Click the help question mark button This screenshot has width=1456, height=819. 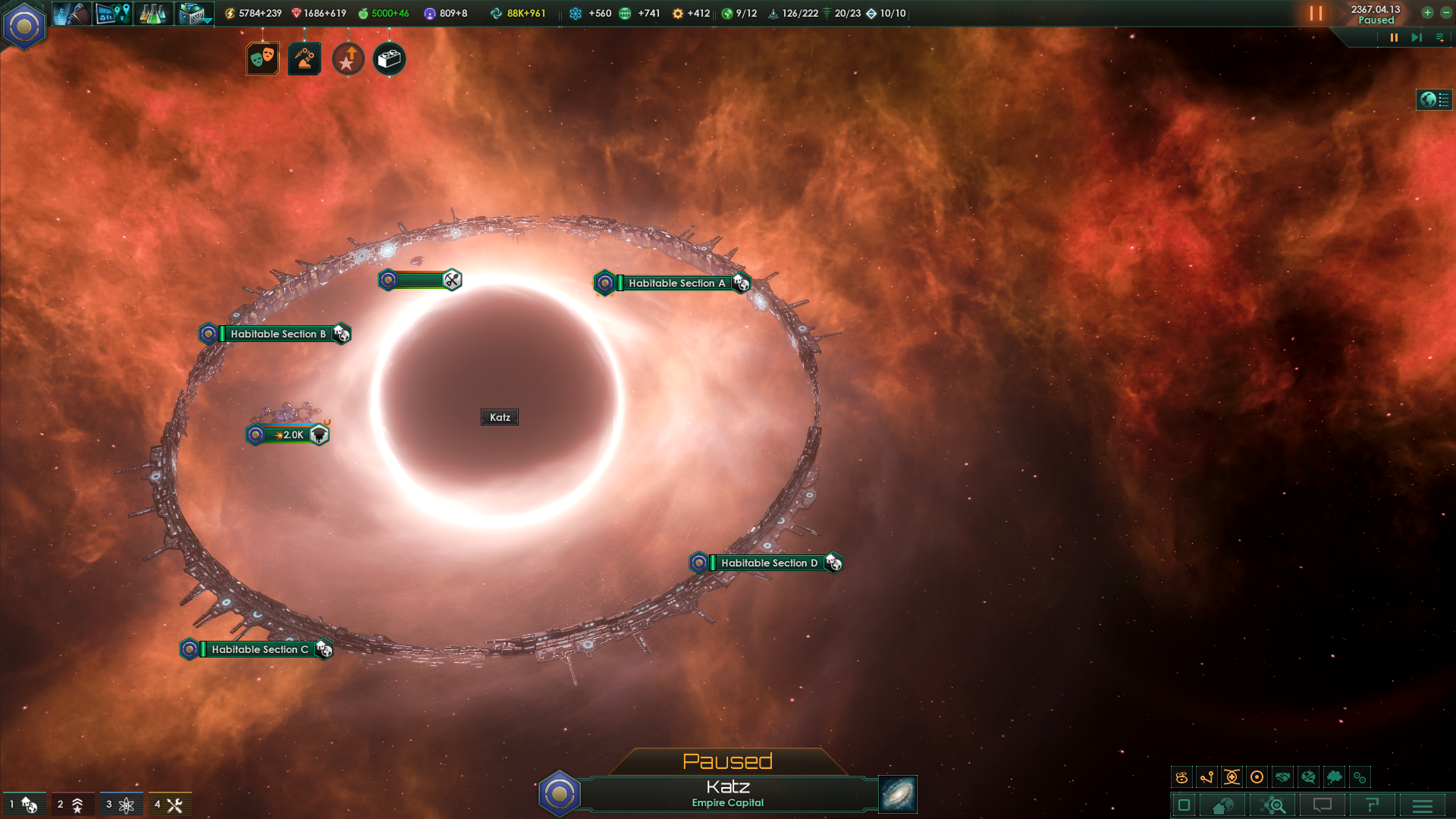[1373, 805]
